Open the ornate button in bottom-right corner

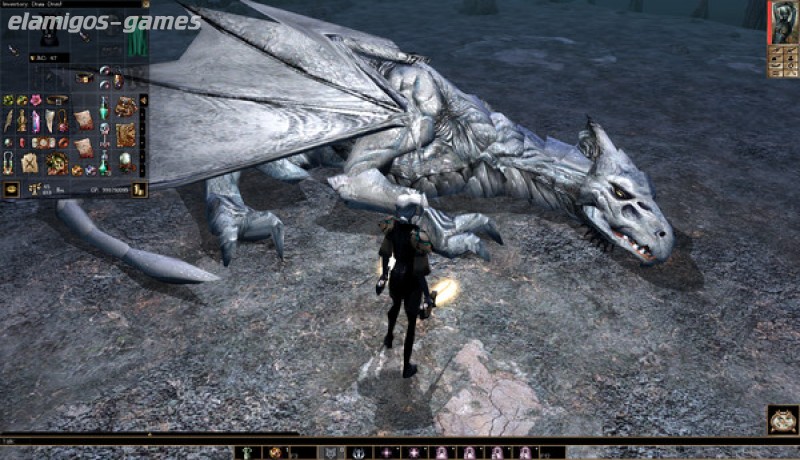[x=781, y=419]
